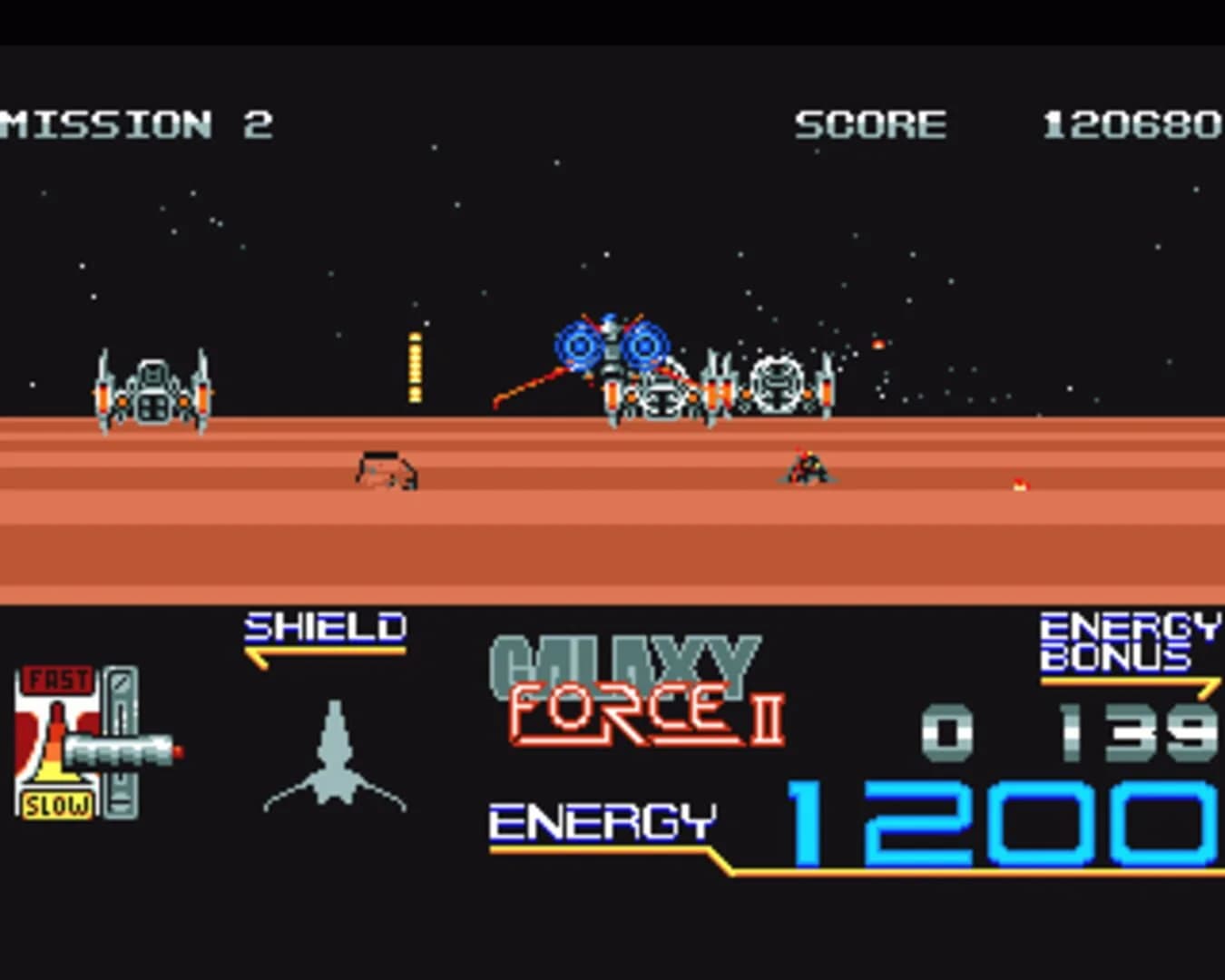Click the vertical yellow energy pillar pickup
The width and height of the screenshot is (1225, 980).
click(416, 367)
